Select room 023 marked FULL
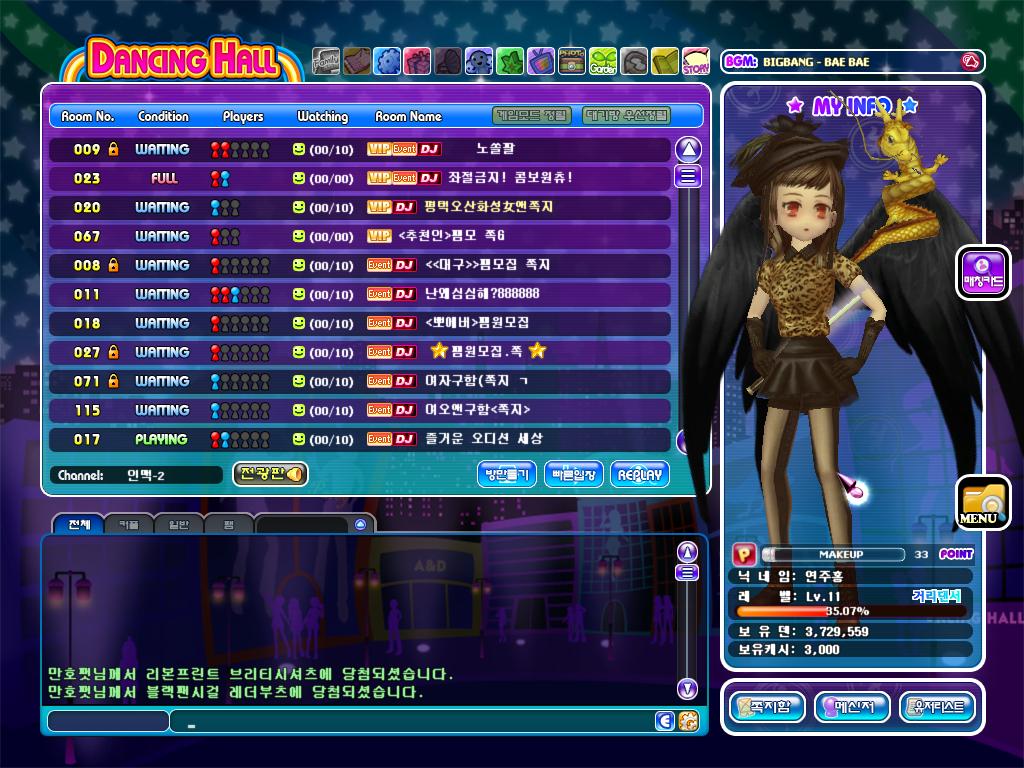Image resolution: width=1024 pixels, height=768 pixels. (360, 178)
